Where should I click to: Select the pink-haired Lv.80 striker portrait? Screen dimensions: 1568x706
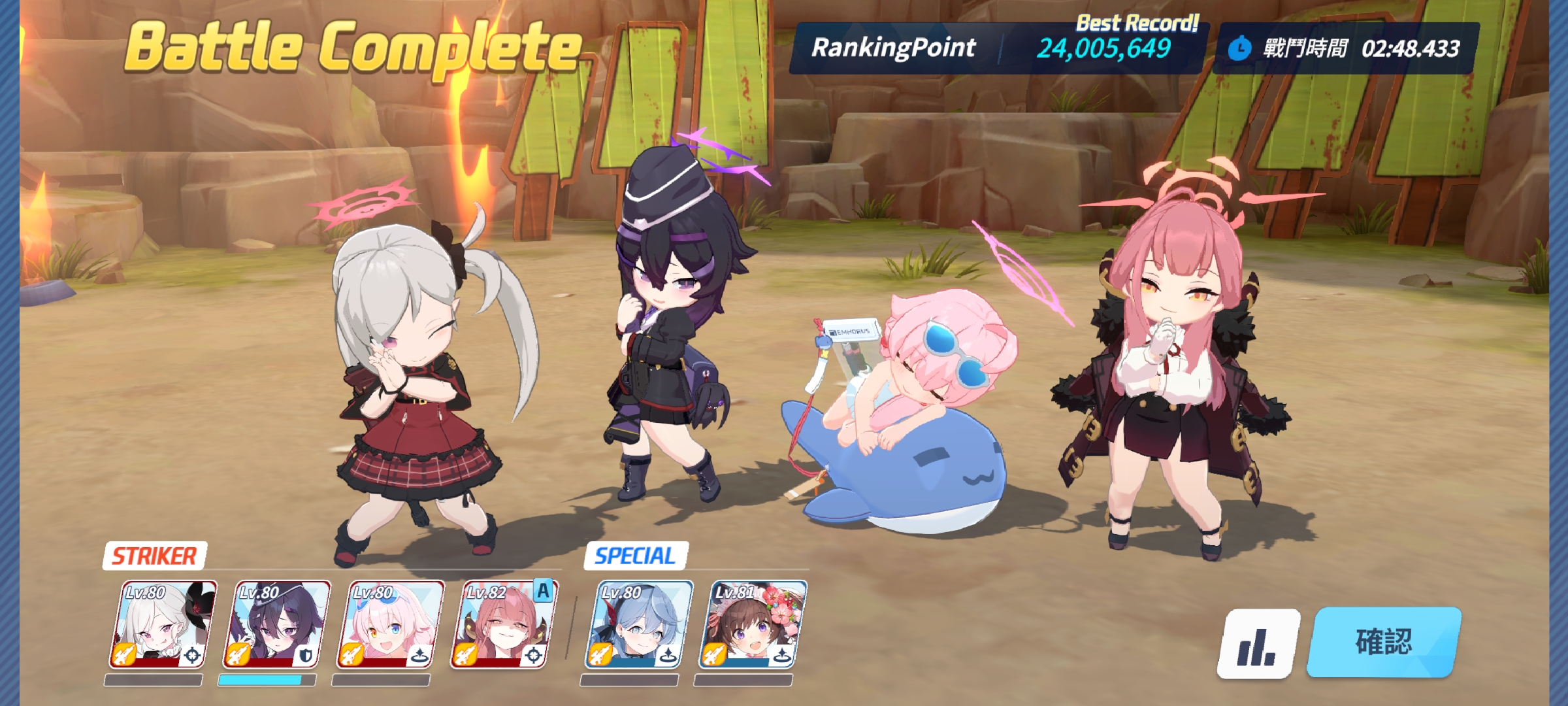tap(389, 625)
